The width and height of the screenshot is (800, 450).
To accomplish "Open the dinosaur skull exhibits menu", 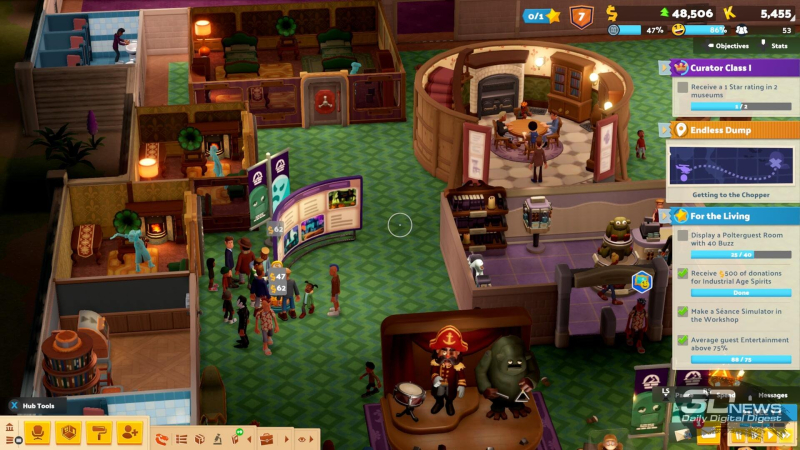I will coord(162,438).
